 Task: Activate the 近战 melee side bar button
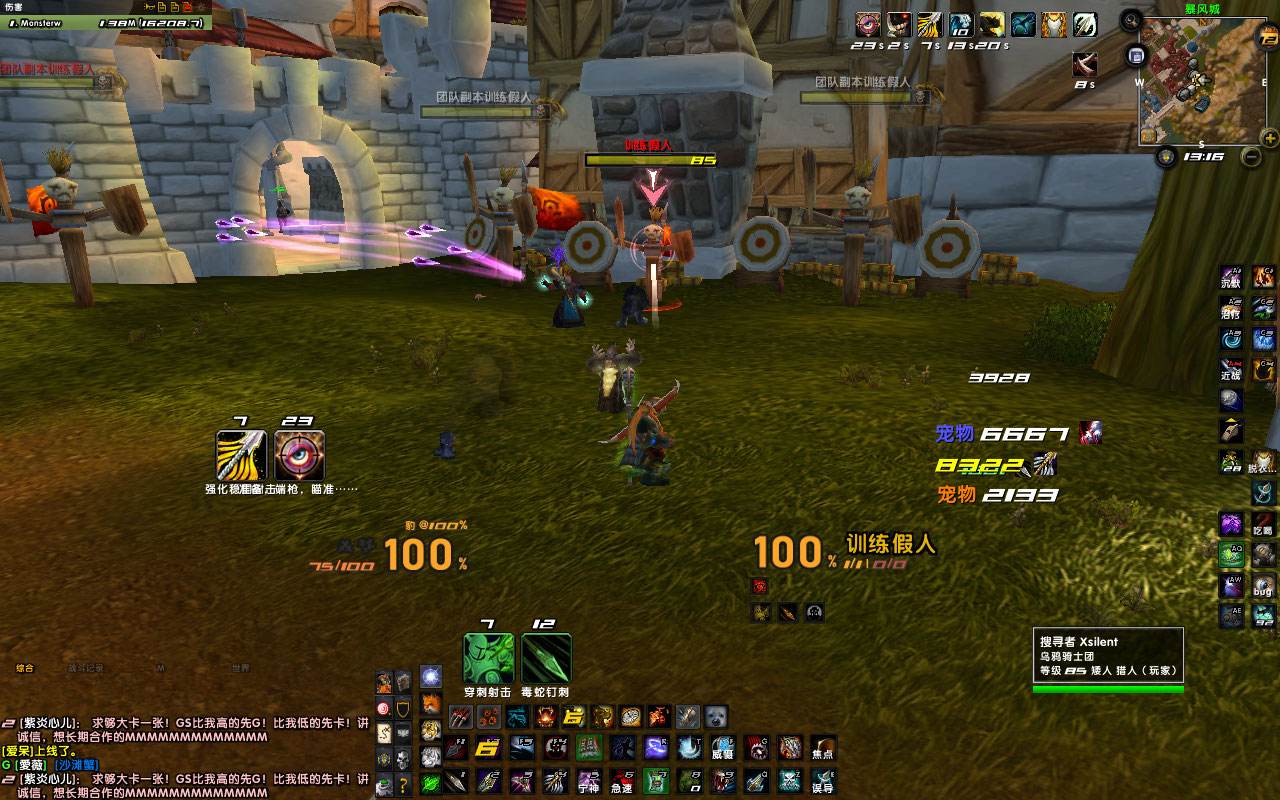1231,370
